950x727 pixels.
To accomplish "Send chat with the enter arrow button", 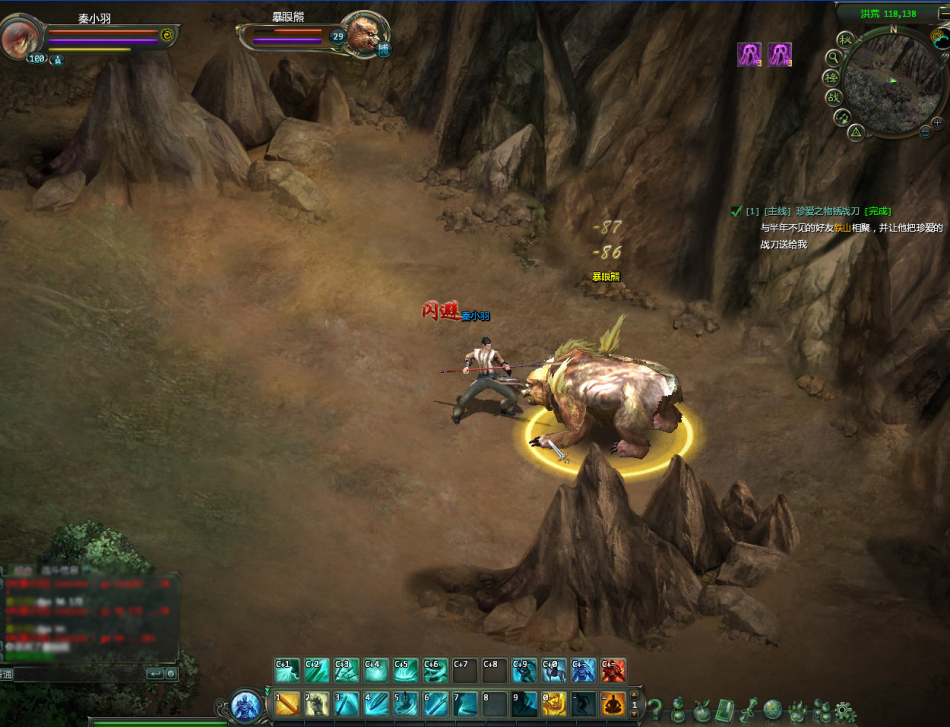I will (x=154, y=674).
